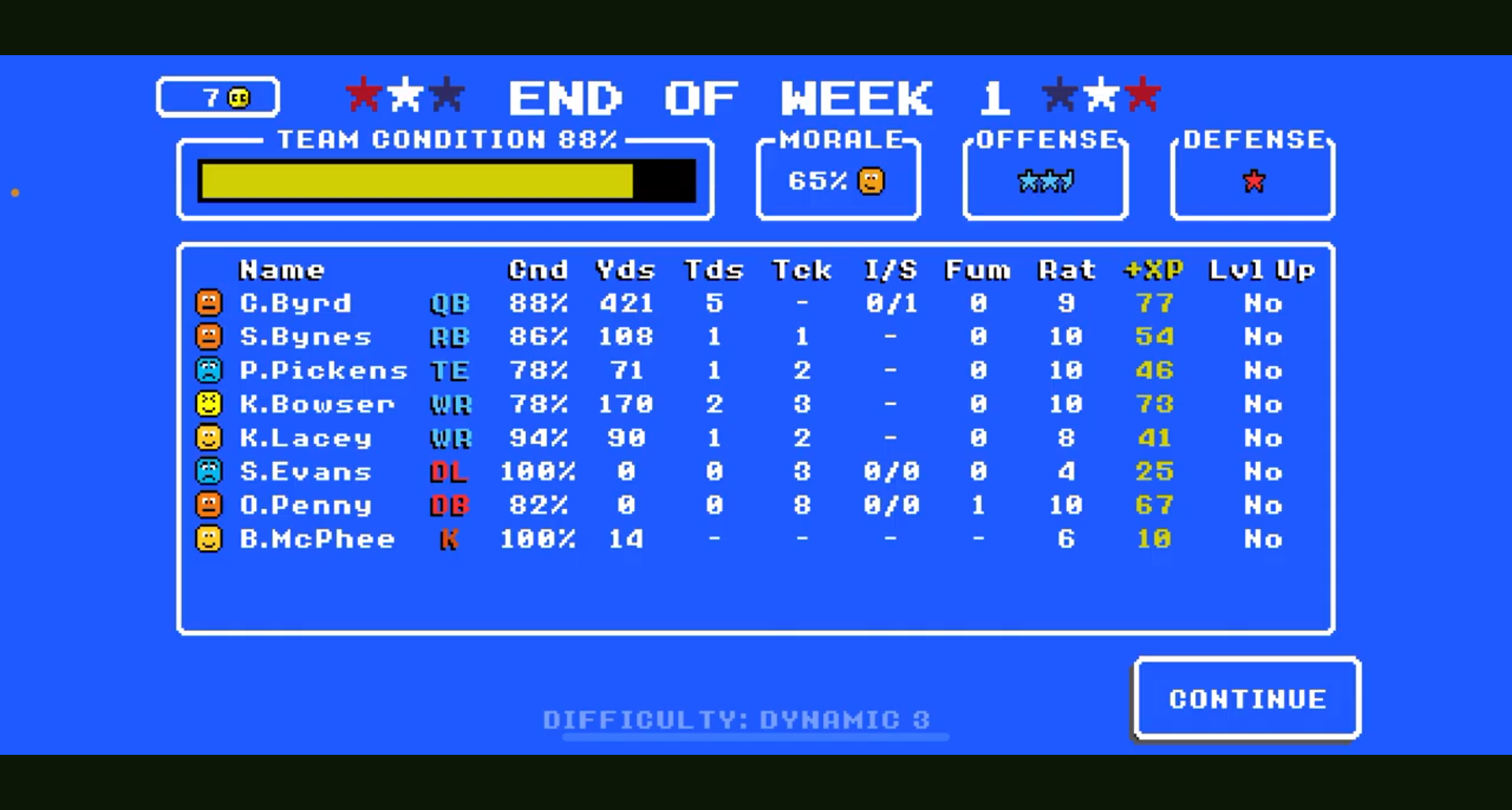Image resolution: width=1512 pixels, height=810 pixels.
Task: Click K.Bowser's happy face icon
Action: tap(209, 404)
